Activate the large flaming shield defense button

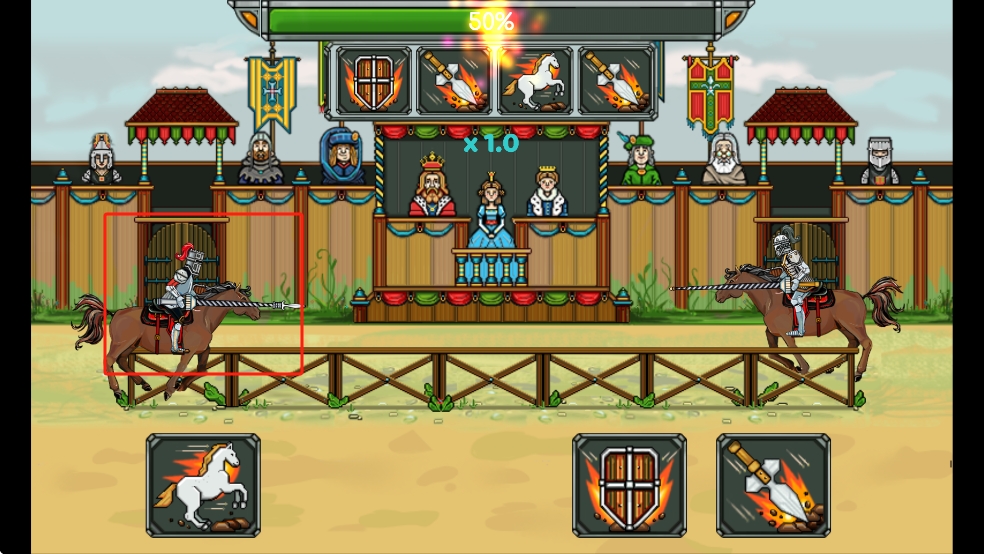(x=629, y=485)
